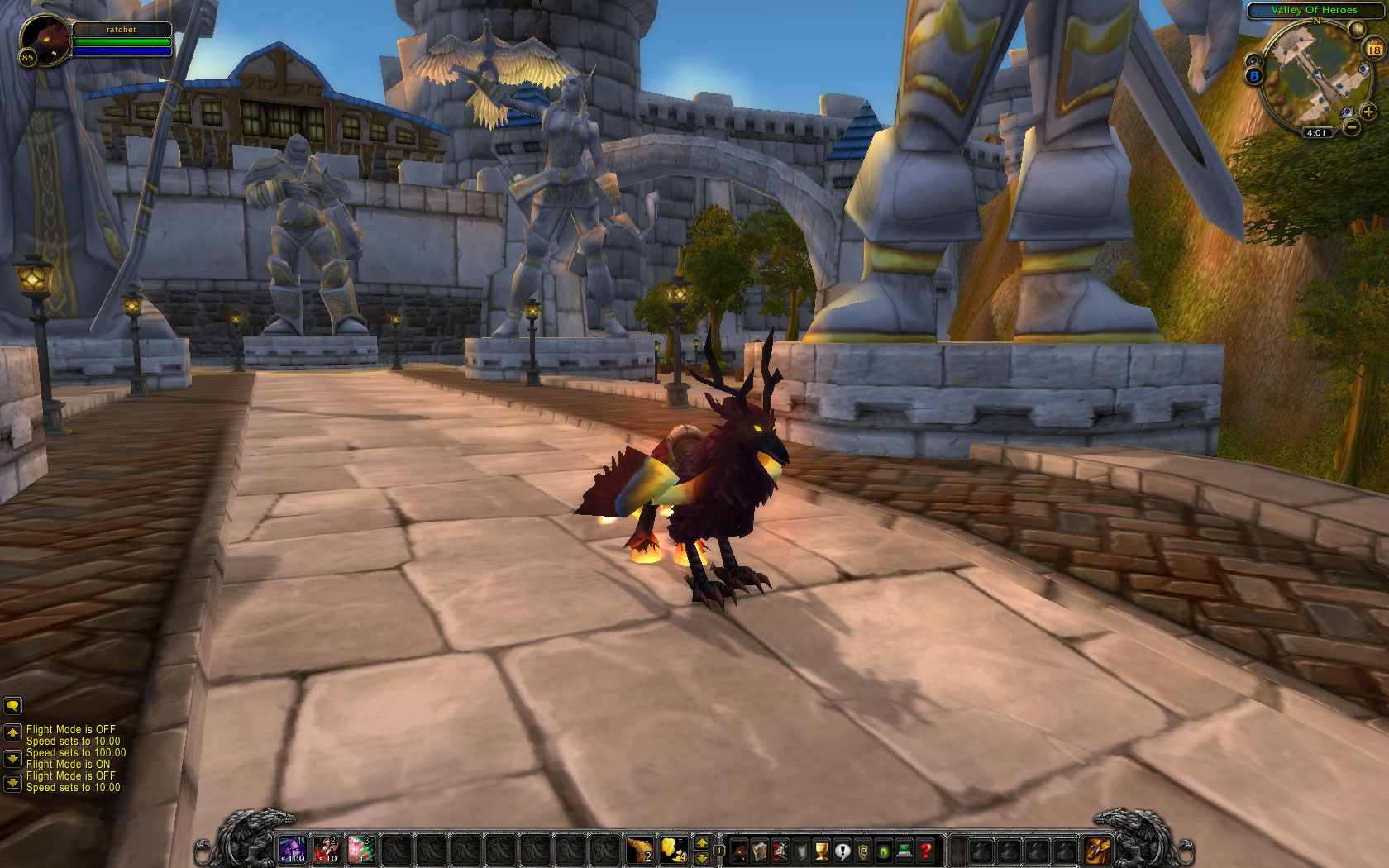Image resolution: width=1389 pixels, height=868 pixels.
Task: Switch to next action bar page arrow
Action: [x=702, y=842]
